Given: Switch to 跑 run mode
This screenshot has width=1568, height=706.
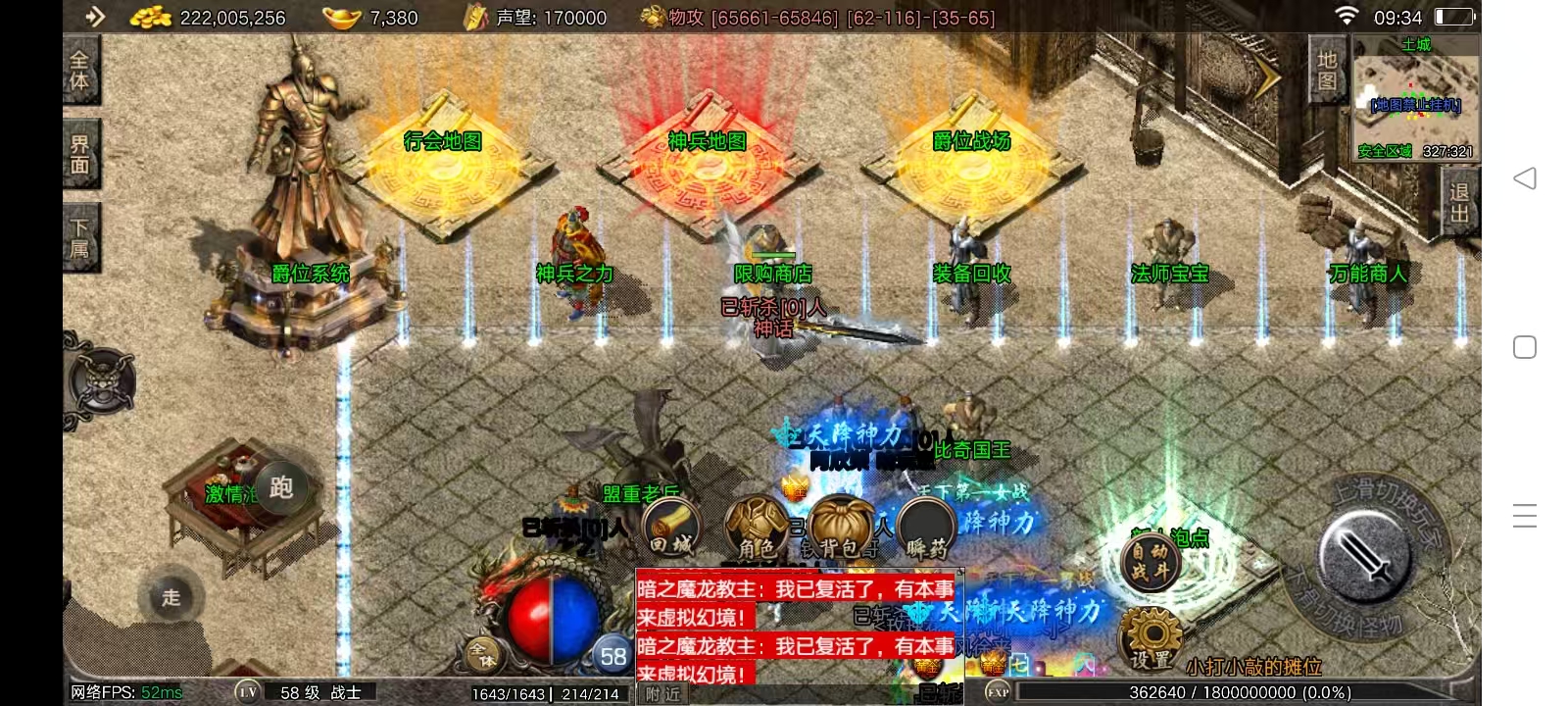Looking at the screenshot, I should [x=281, y=487].
